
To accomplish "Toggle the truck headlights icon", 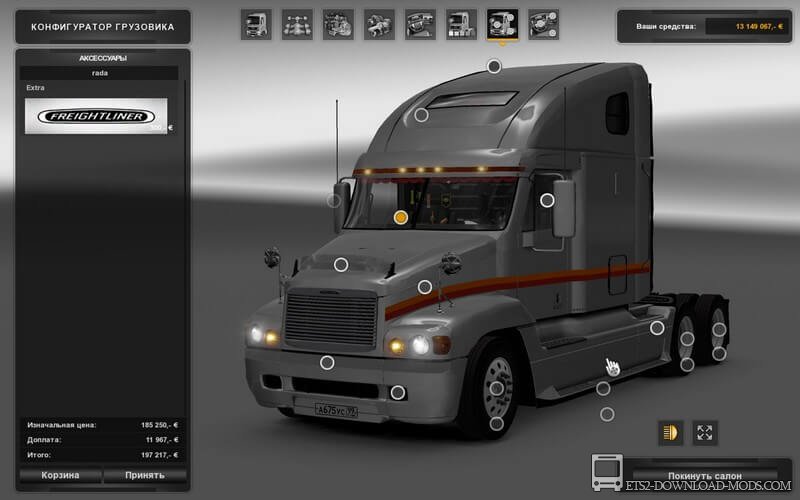I will click(x=669, y=433).
